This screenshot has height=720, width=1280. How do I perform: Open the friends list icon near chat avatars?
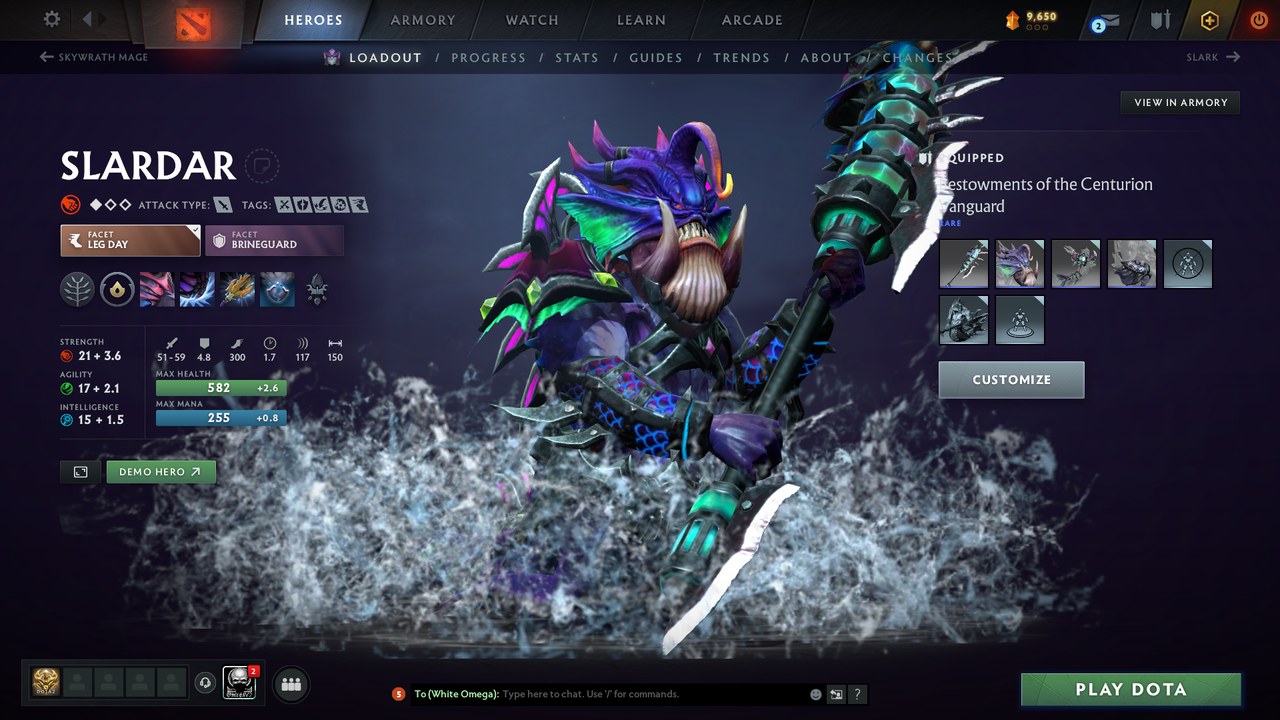coord(290,684)
